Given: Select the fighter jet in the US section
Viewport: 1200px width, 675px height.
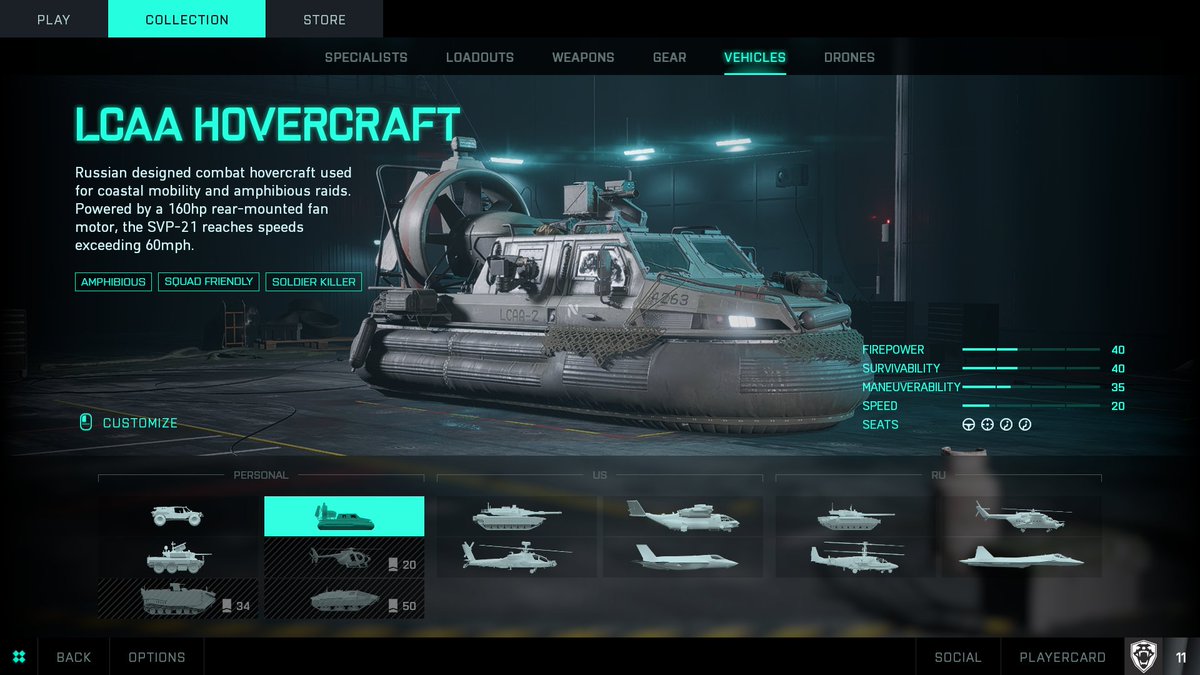Looking at the screenshot, I should point(682,557).
